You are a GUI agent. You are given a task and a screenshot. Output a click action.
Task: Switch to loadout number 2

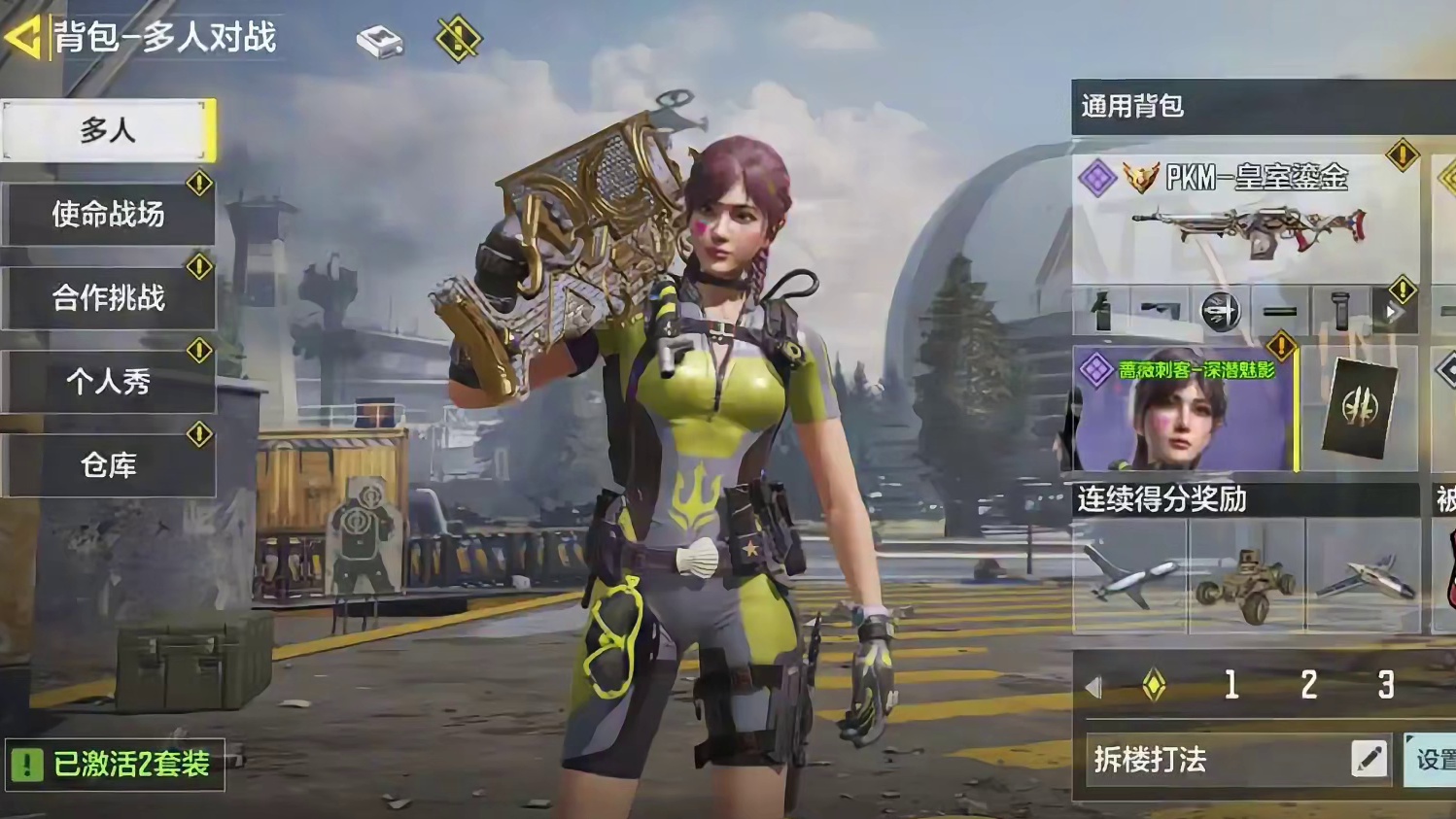tap(1309, 686)
